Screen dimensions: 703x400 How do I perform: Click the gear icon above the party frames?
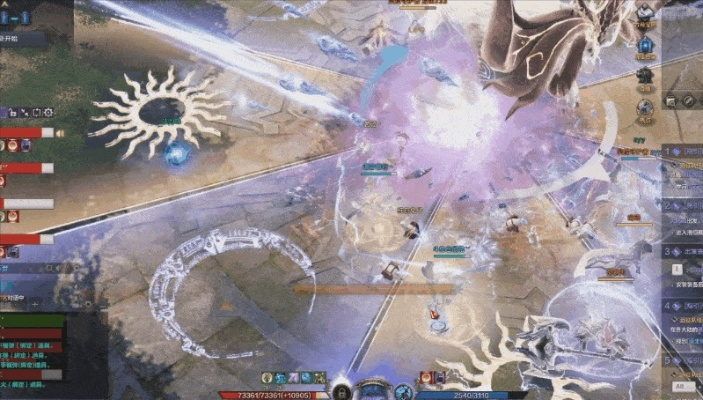(x=47, y=113)
